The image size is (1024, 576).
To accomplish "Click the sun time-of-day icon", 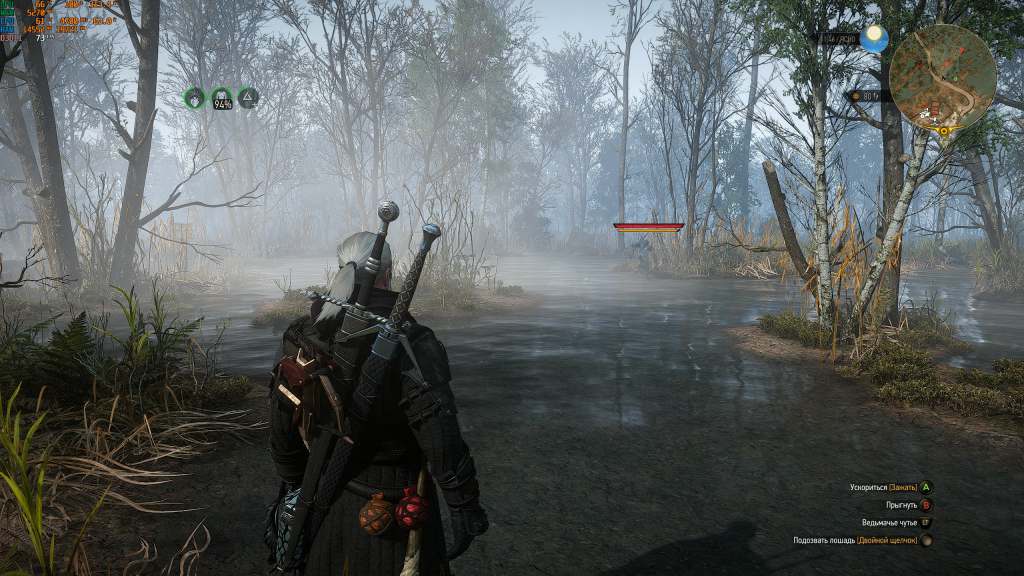I will (x=875, y=39).
